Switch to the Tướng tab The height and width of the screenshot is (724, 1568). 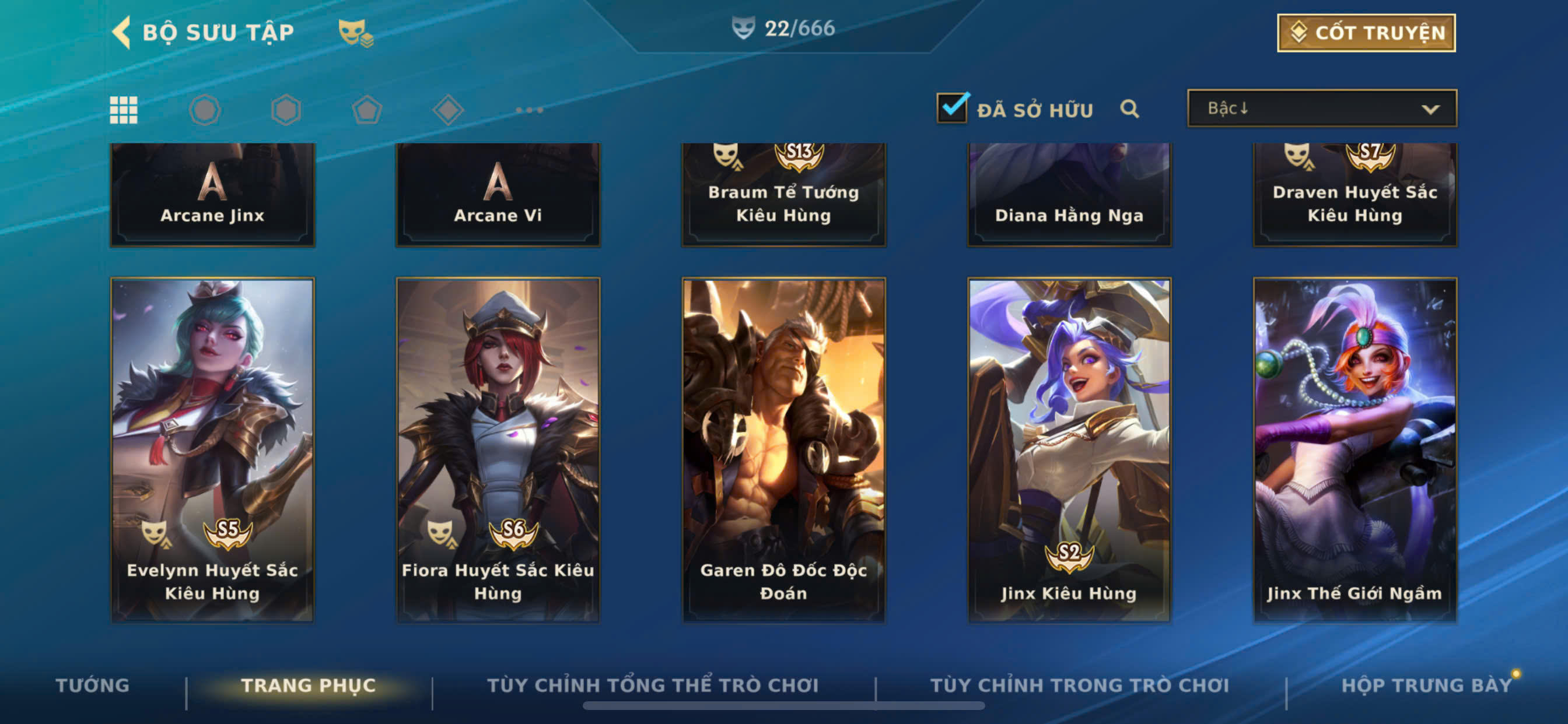[x=93, y=685]
